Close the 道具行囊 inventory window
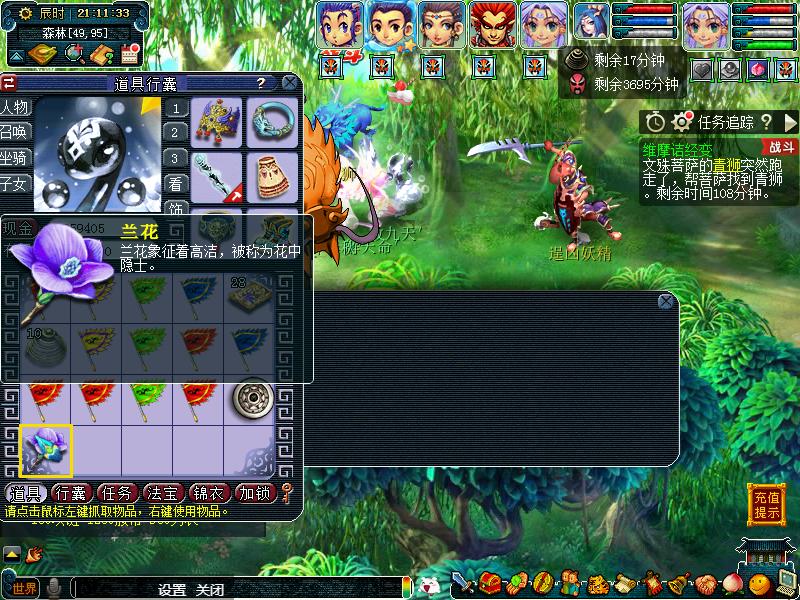Viewport: 800px width, 600px height. pos(289,83)
